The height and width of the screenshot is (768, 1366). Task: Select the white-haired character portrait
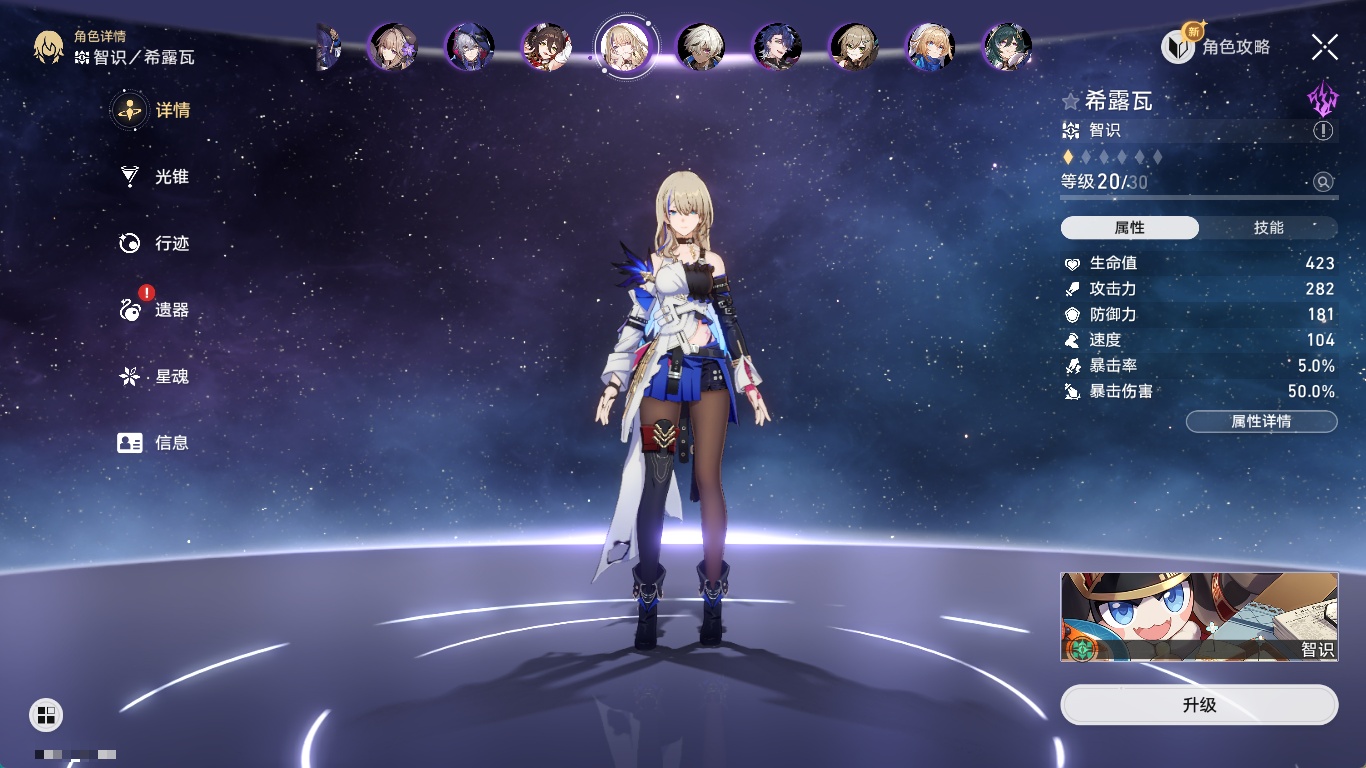[701, 46]
